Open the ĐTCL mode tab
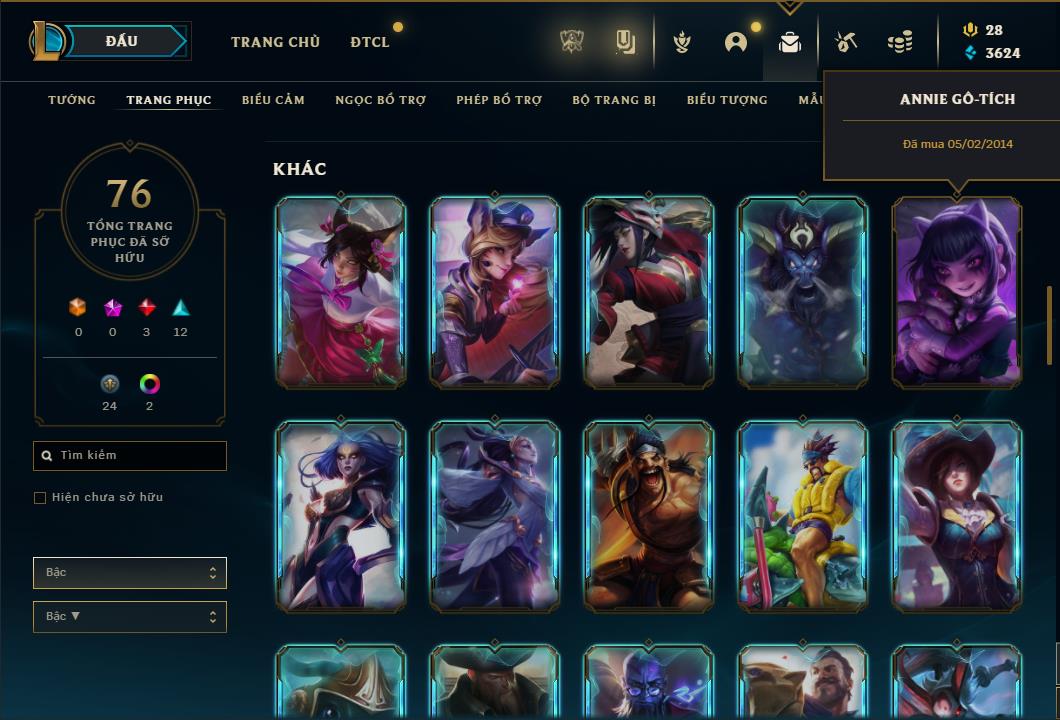 pyautogui.click(x=370, y=42)
